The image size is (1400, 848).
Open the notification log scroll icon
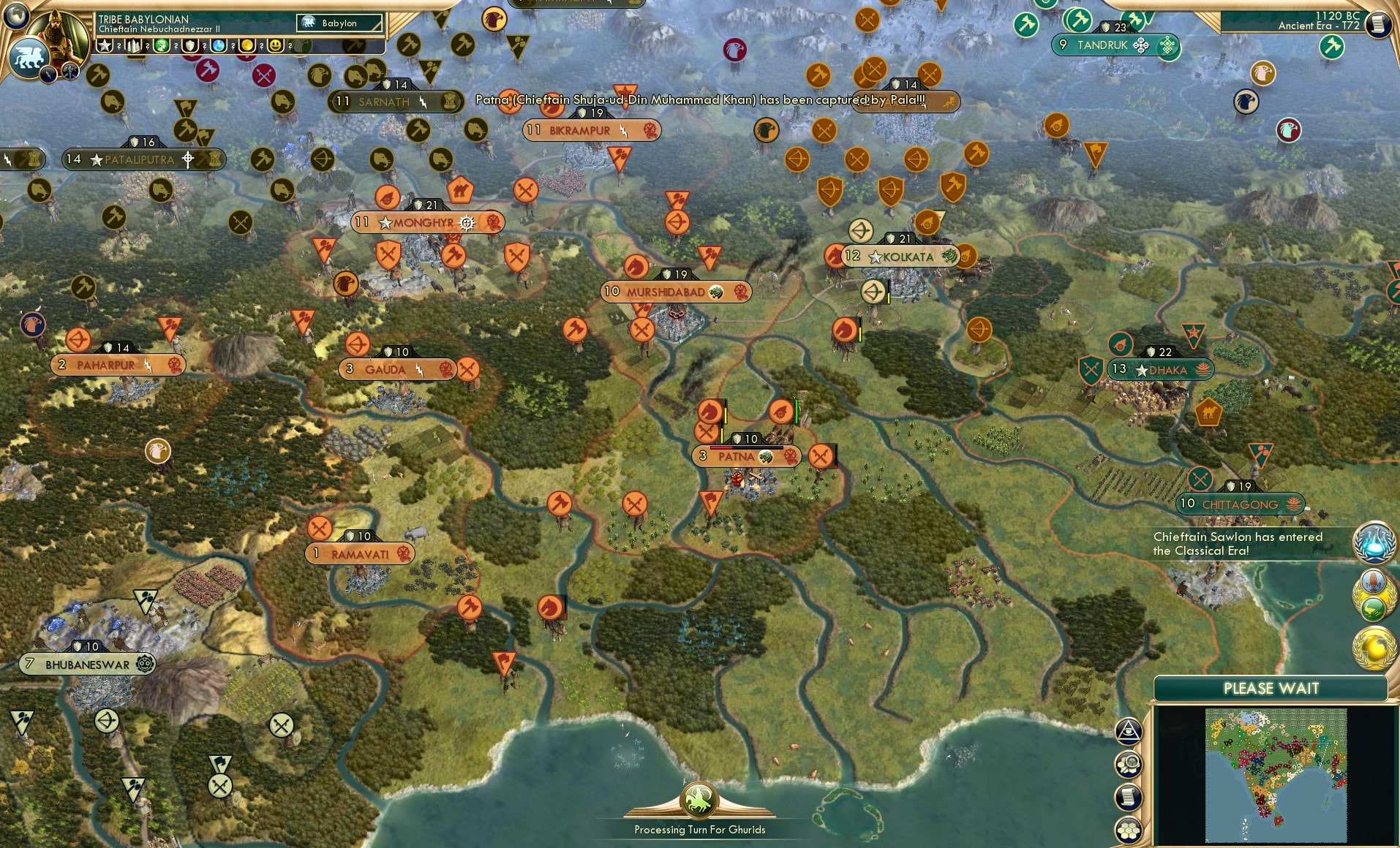[1128, 797]
